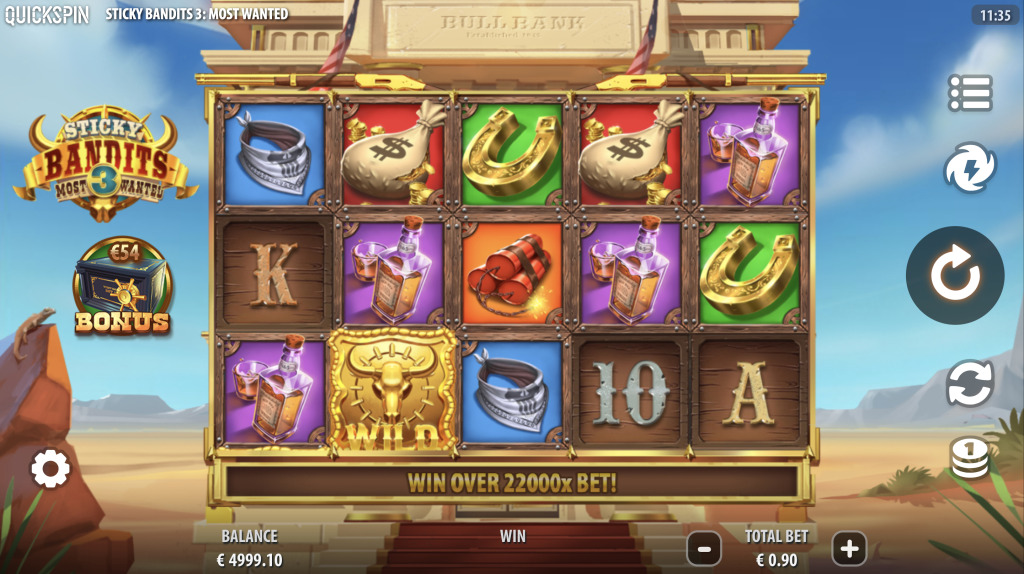1024x574 pixels.
Task: Toggle the turbo lightning spin mode
Action: (x=970, y=168)
